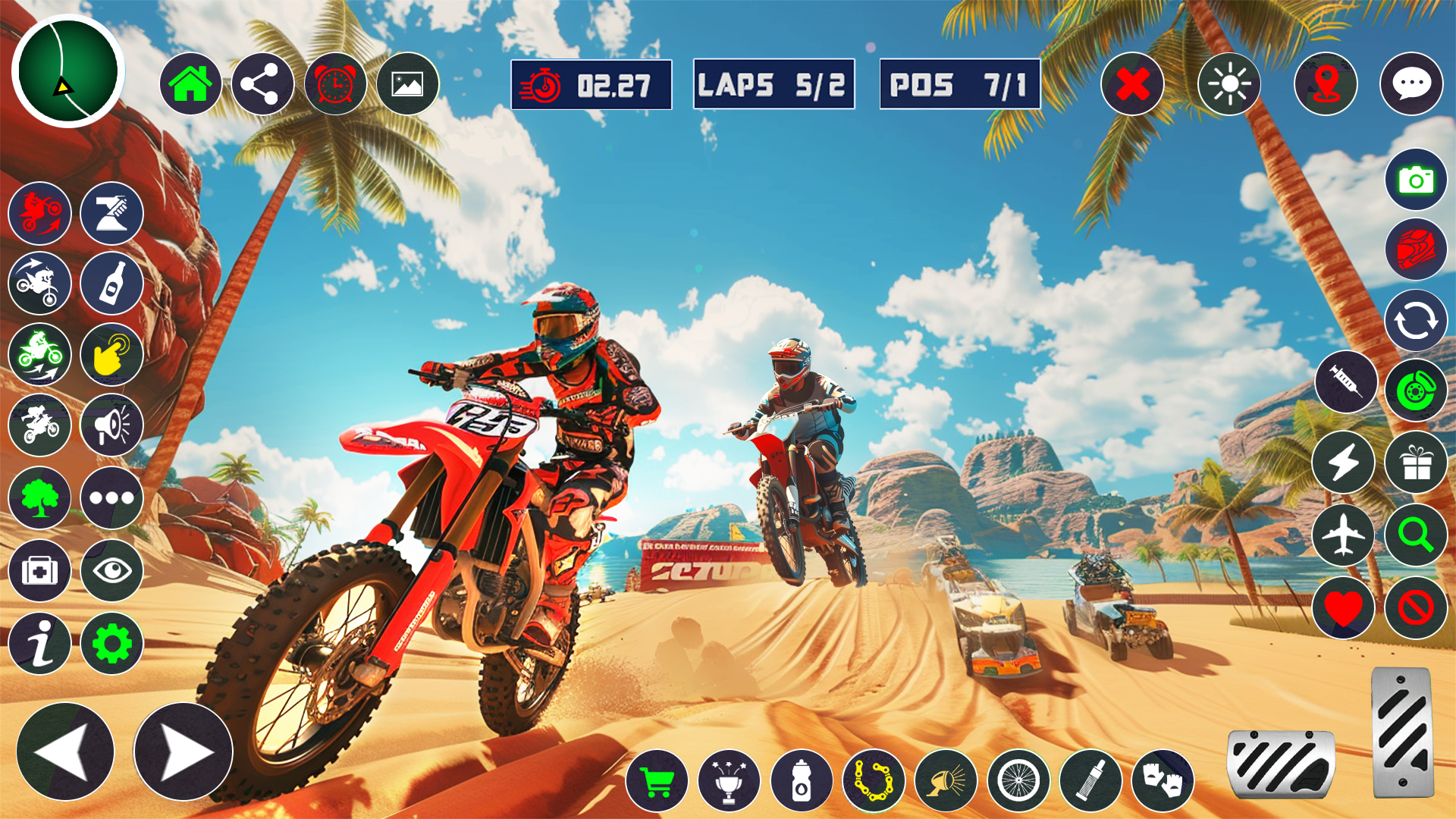The width and height of the screenshot is (1456, 819).
Task: Steer left with the left arrow
Action: [65, 752]
